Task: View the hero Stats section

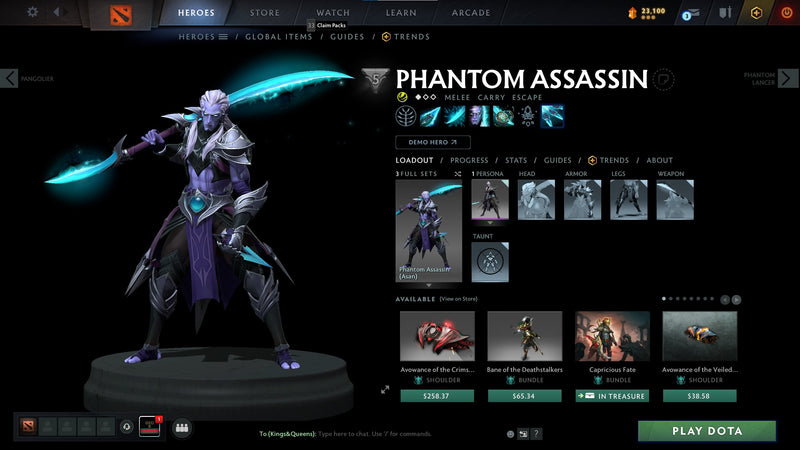Action: coord(516,160)
